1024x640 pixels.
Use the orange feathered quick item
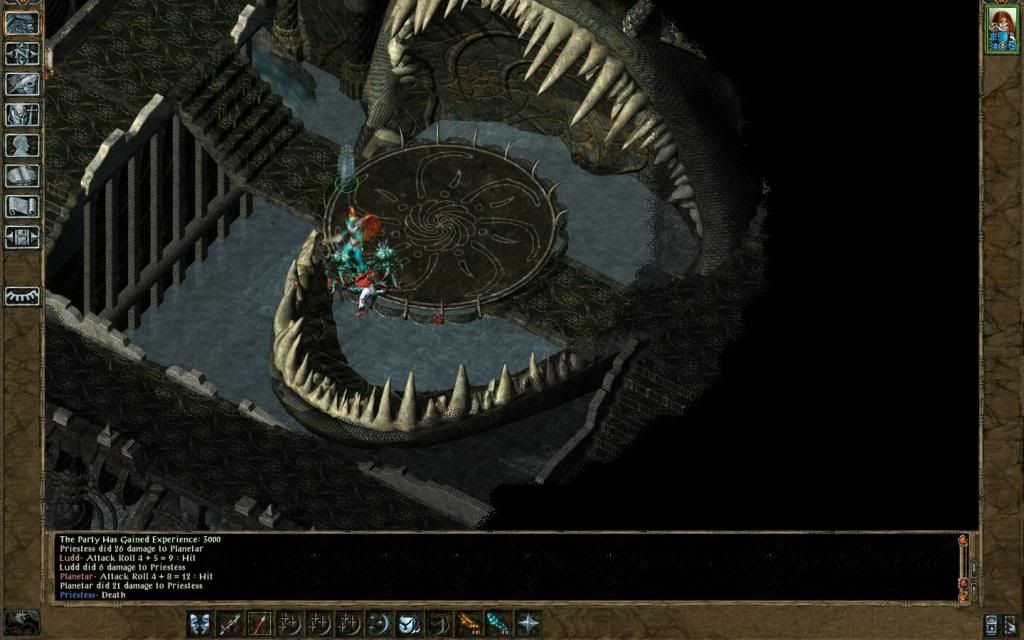click(x=468, y=622)
